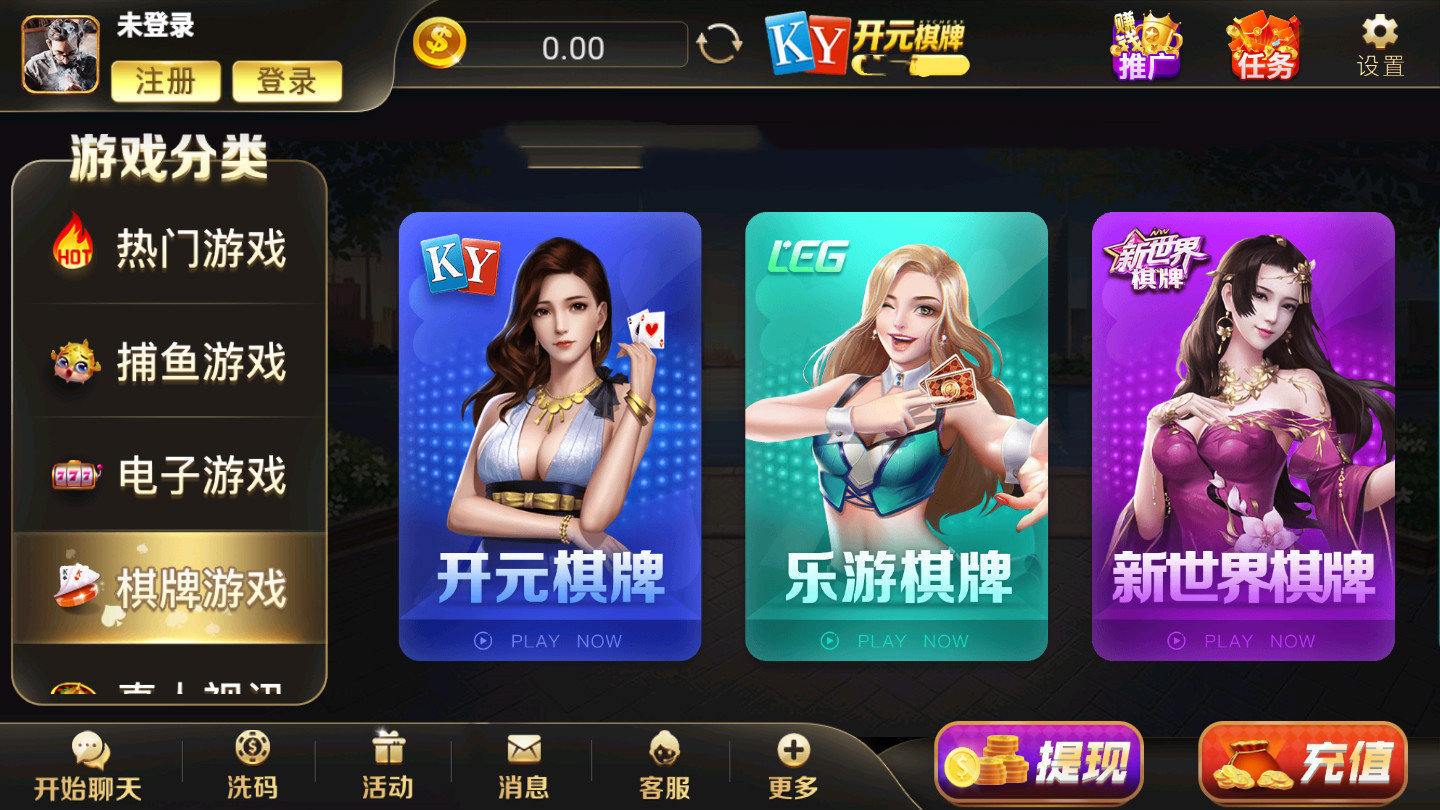
Task: Click the 注册 register button
Action: coord(165,83)
